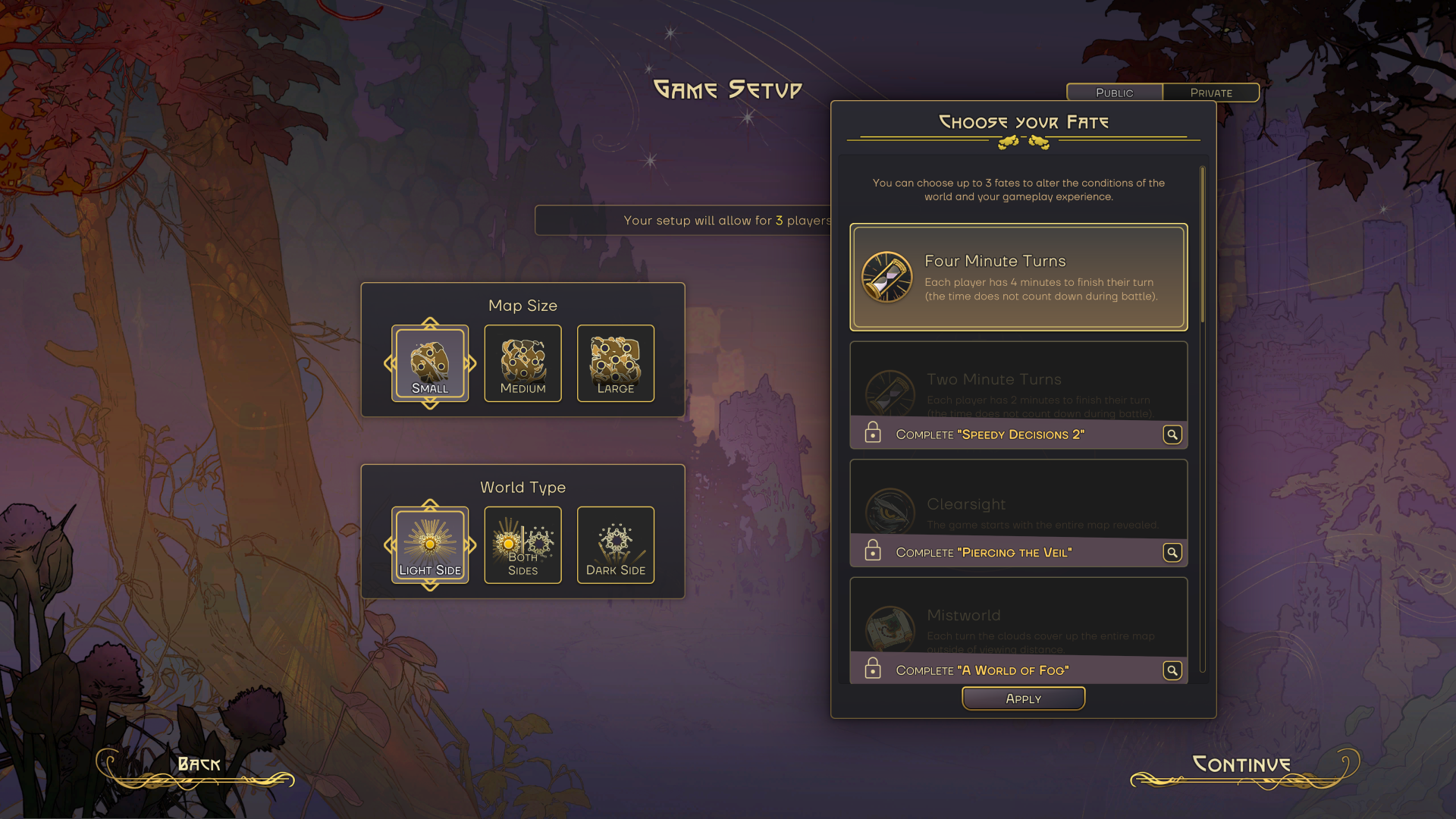Inspect the Piercing the Veil unlock requirement
The width and height of the screenshot is (1456, 819).
1172,553
